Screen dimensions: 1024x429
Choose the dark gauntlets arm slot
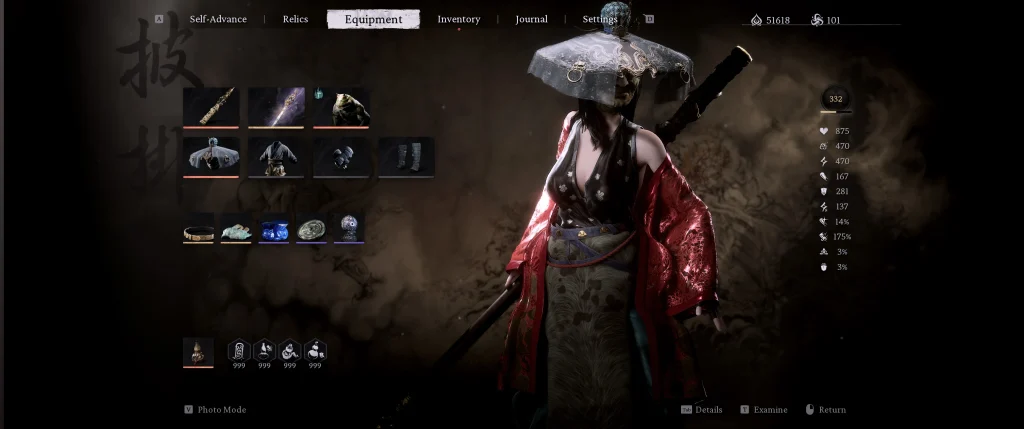(341, 156)
